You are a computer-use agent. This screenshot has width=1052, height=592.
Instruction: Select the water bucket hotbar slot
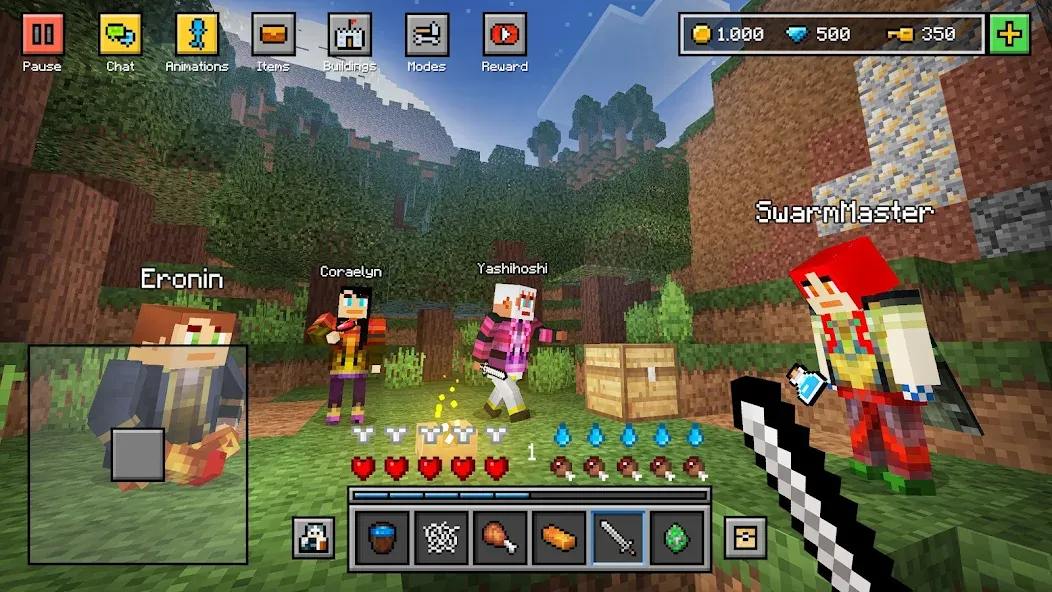(384, 539)
